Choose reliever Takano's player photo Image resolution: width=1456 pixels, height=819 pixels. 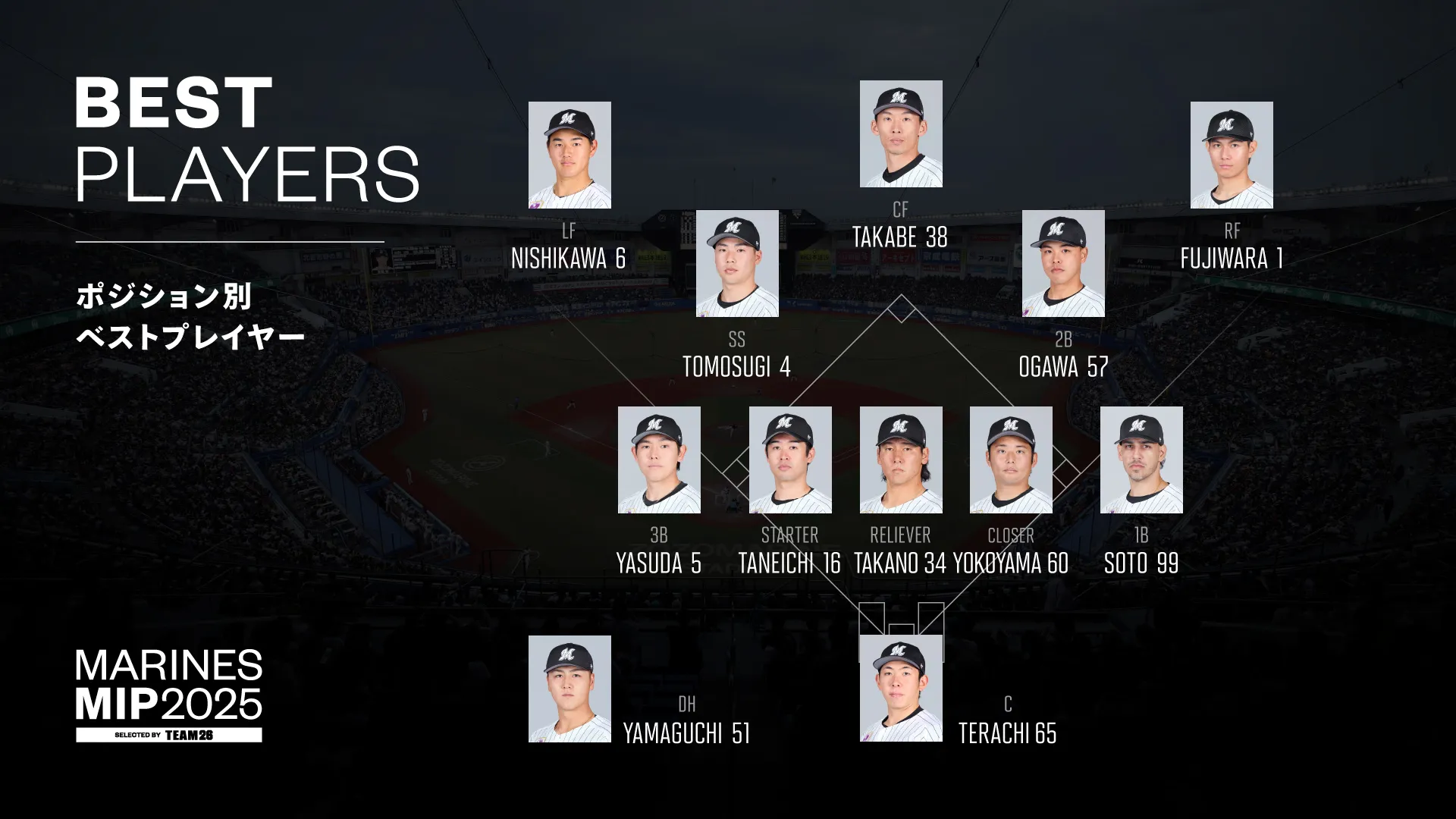pos(901,460)
